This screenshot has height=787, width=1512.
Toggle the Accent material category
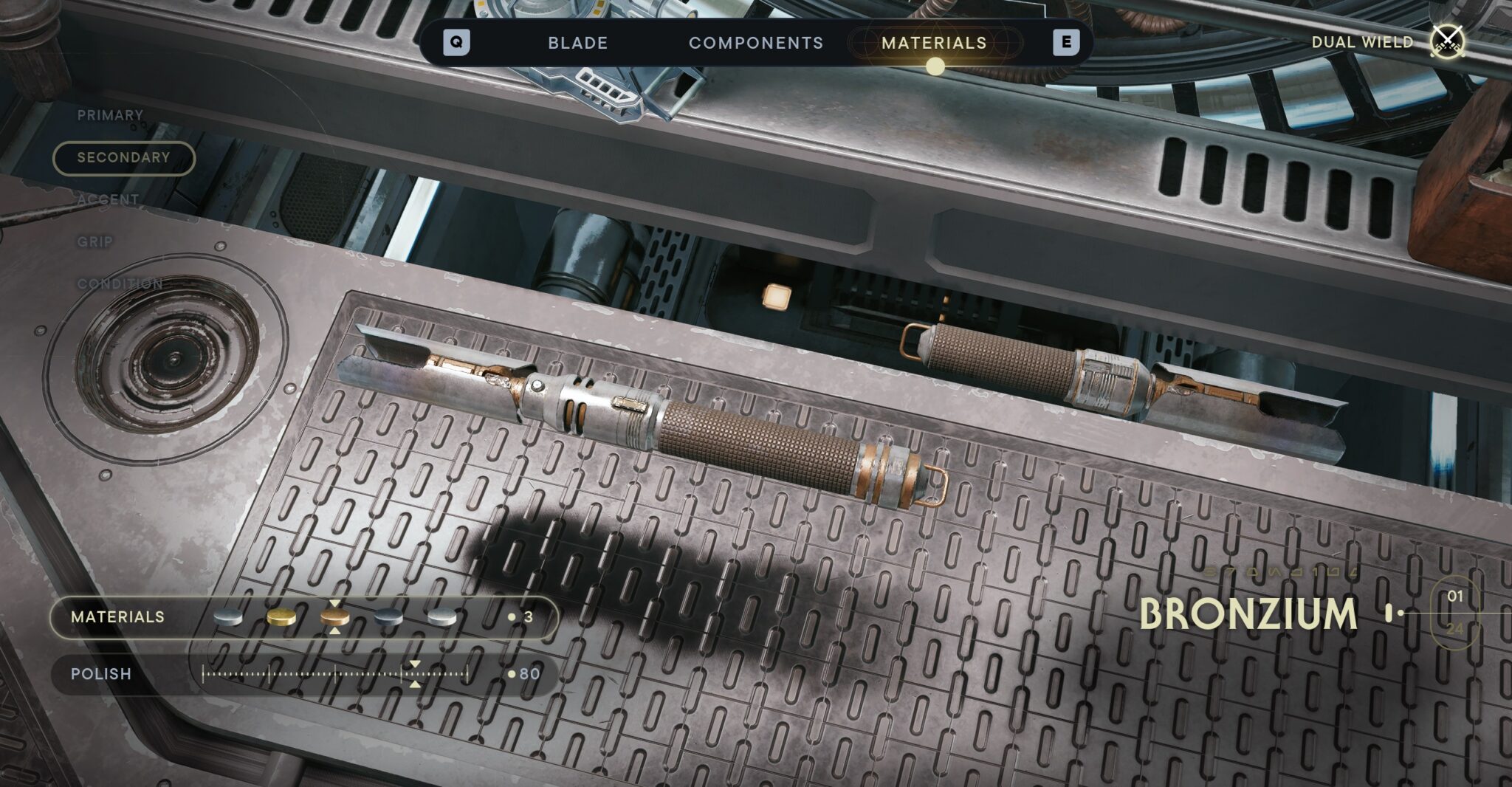pyautogui.click(x=109, y=199)
